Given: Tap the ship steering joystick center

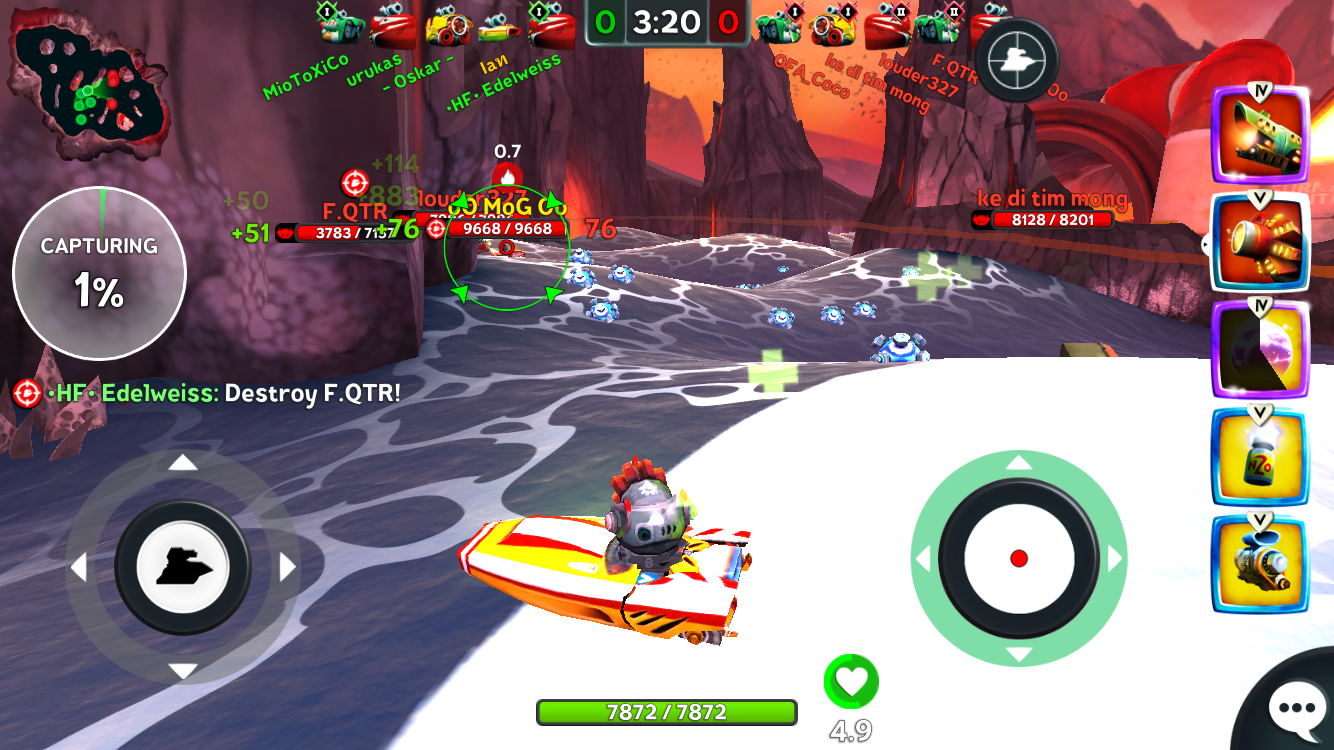Looking at the screenshot, I should click(183, 567).
